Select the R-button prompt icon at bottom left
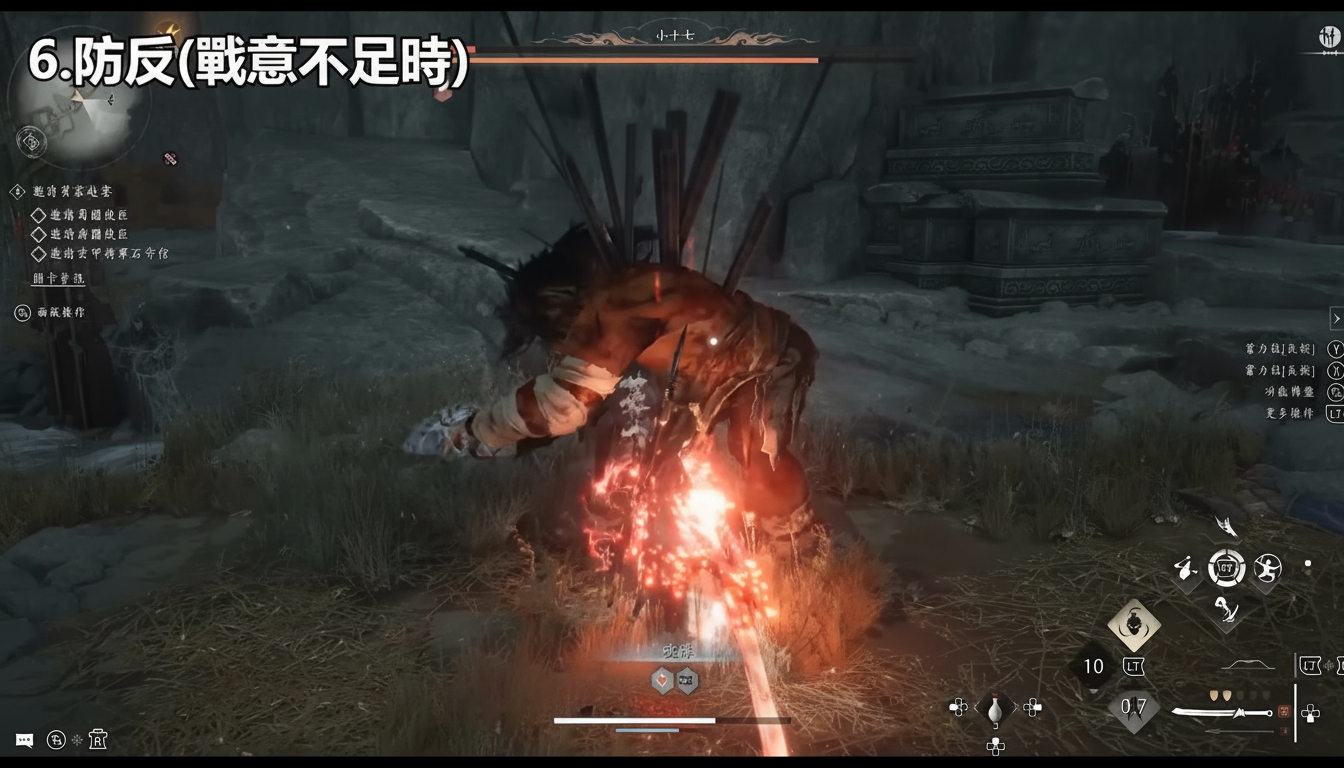 click(x=98, y=740)
